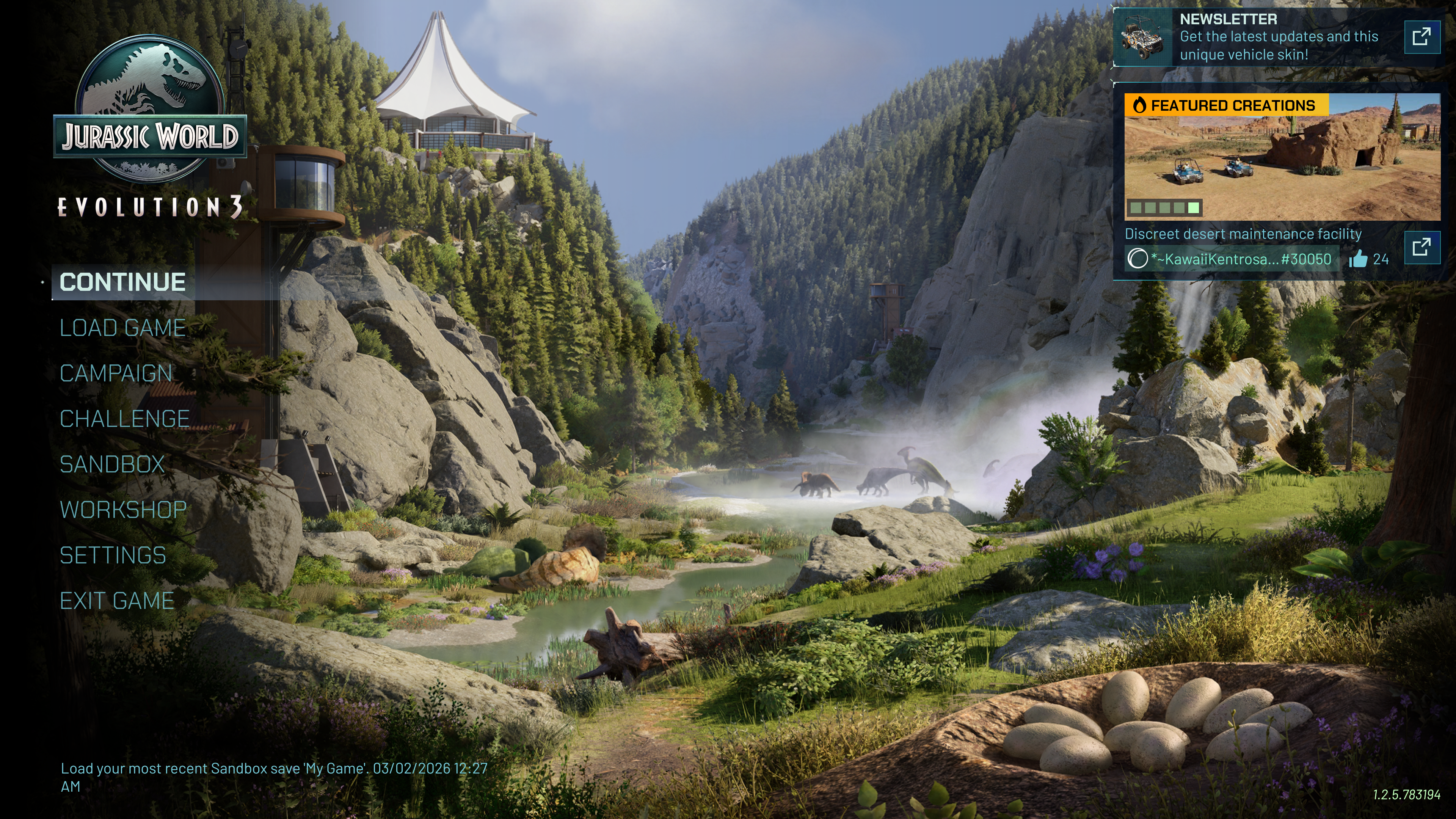Viewport: 1456px width, 819px height.
Task: Click Exit Game to quit
Action: (x=117, y=601)
